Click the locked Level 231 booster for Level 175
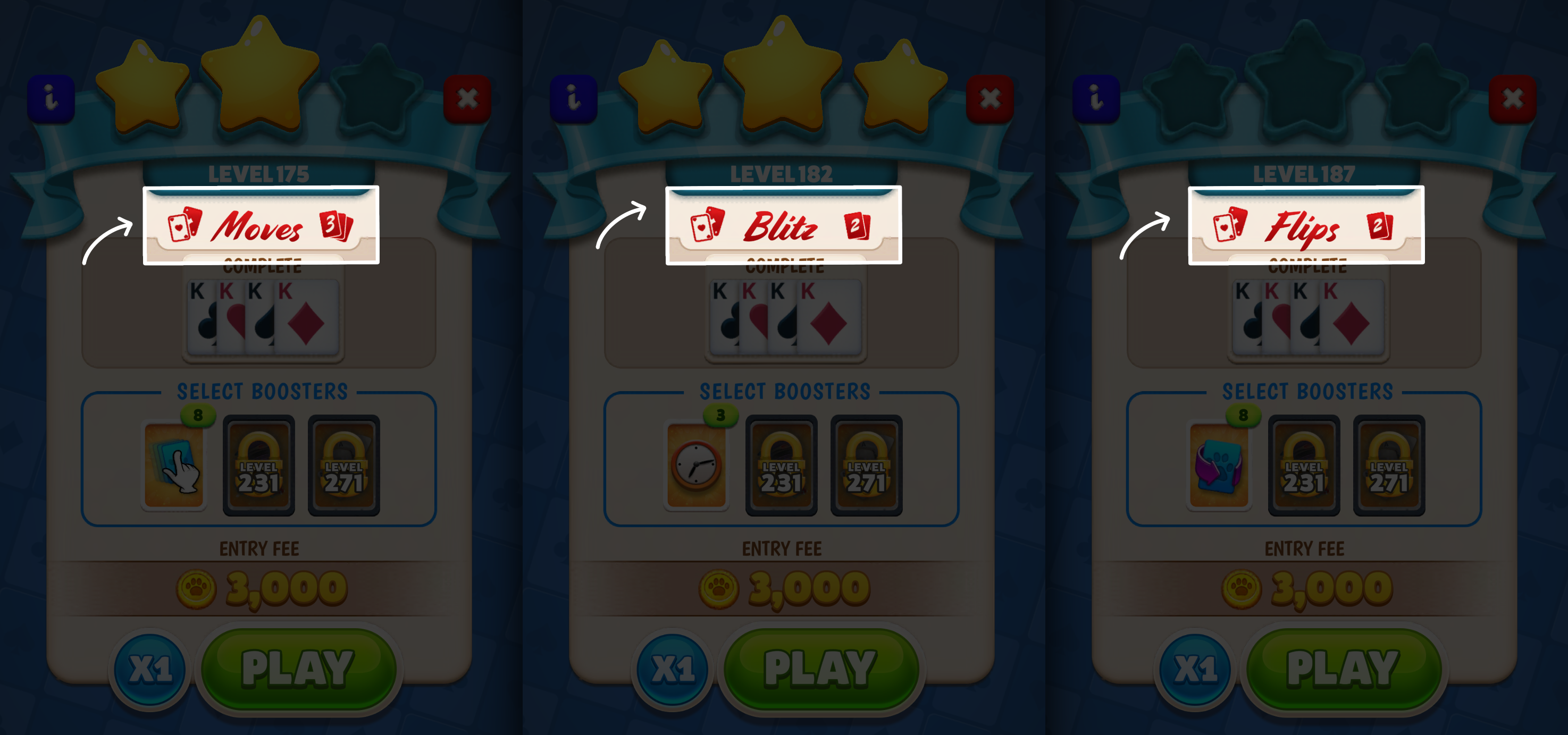 click(259, 466)
